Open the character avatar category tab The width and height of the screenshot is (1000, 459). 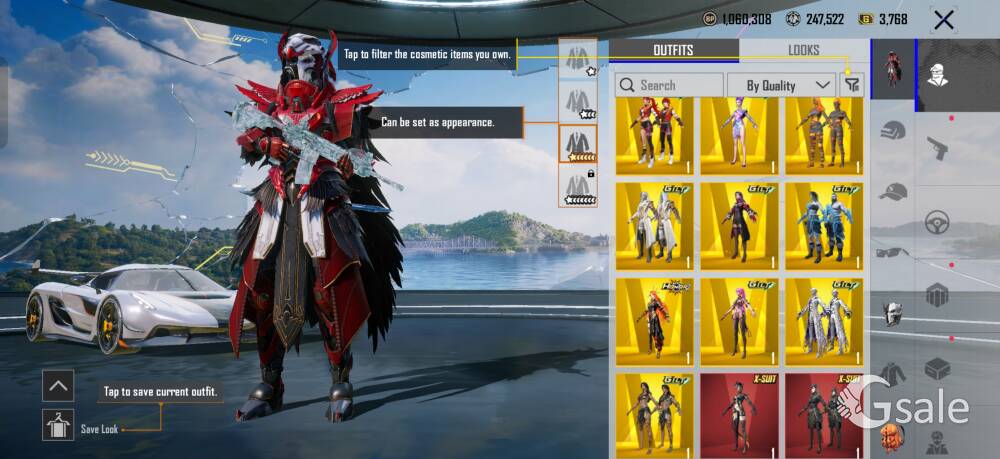tap(894, 68)
